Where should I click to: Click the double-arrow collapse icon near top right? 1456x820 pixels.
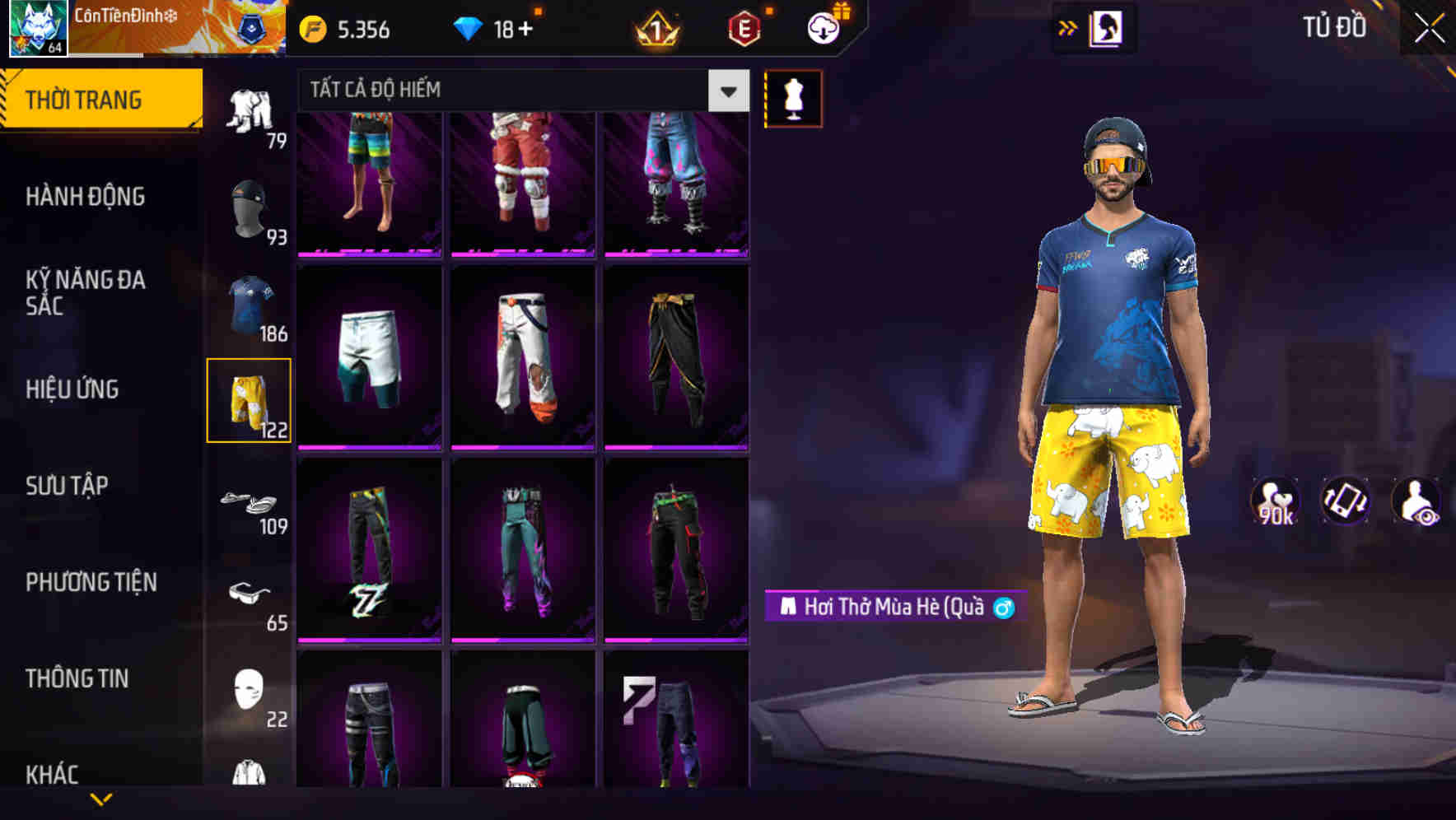point(1068,27)
